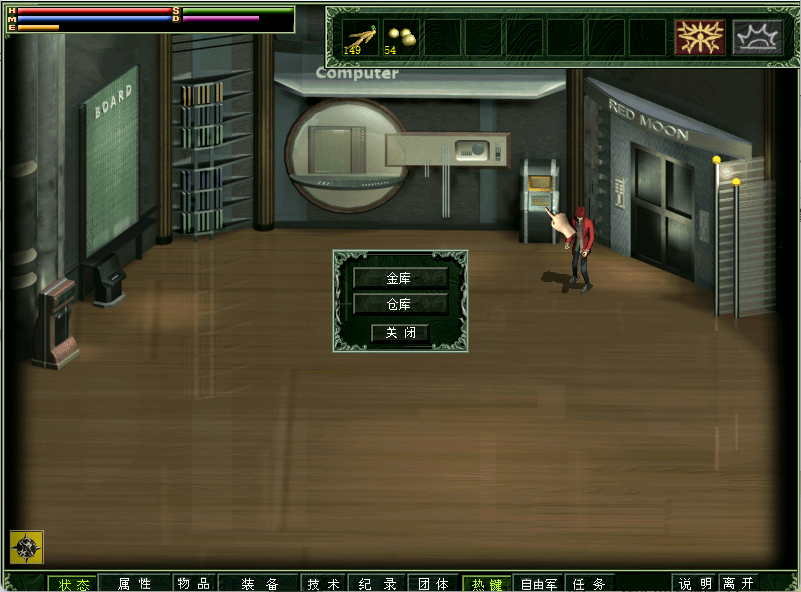
Task: Open the 状态 status panel
Action: pos(73,584)
